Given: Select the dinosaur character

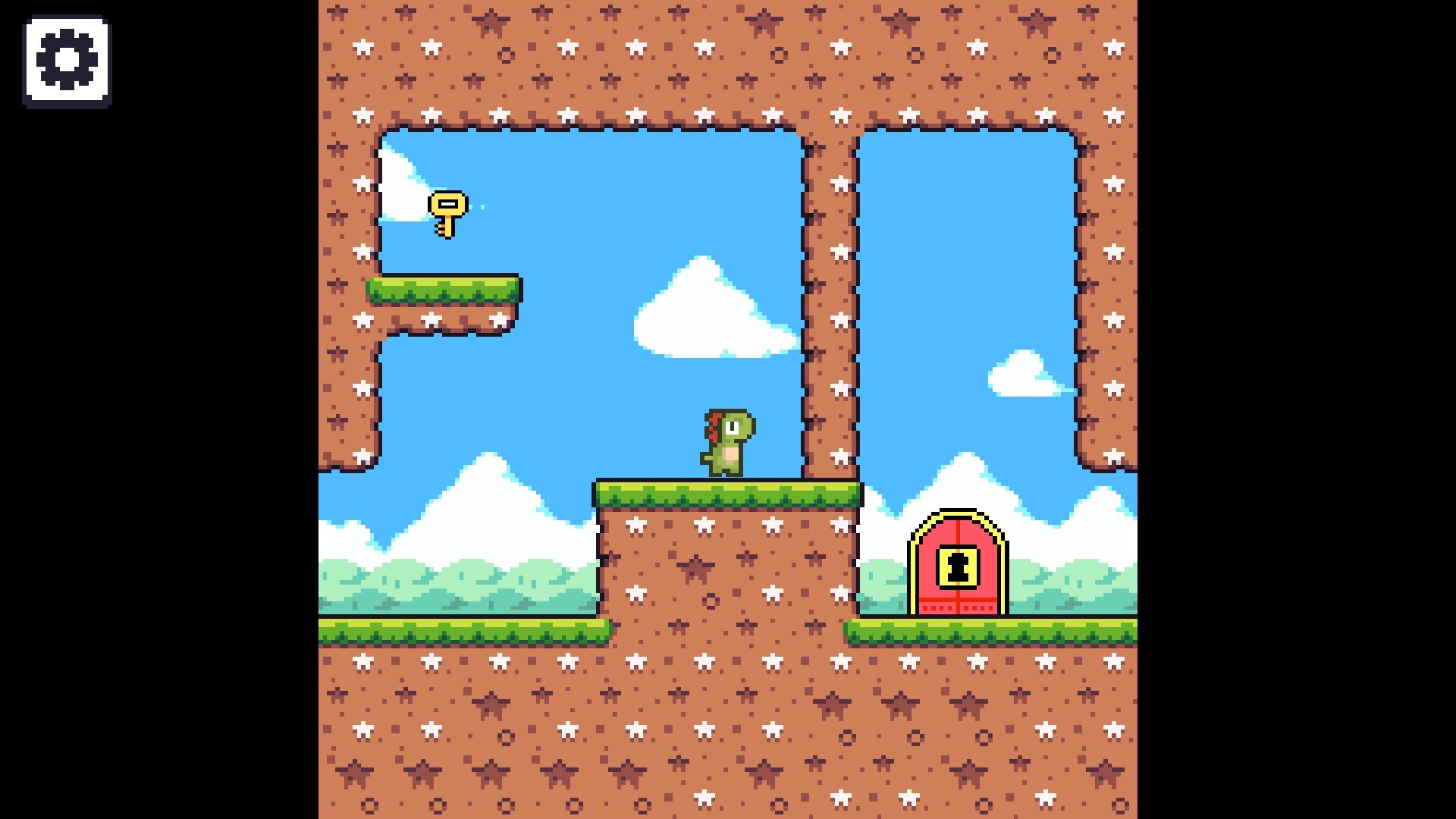Looking at the screenshot, I should [x=728, y=444].
